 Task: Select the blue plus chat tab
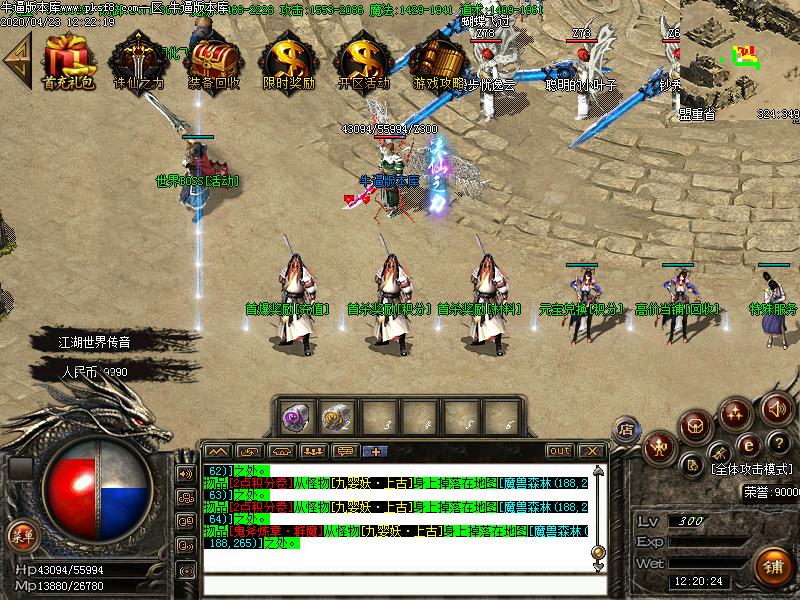376,451
